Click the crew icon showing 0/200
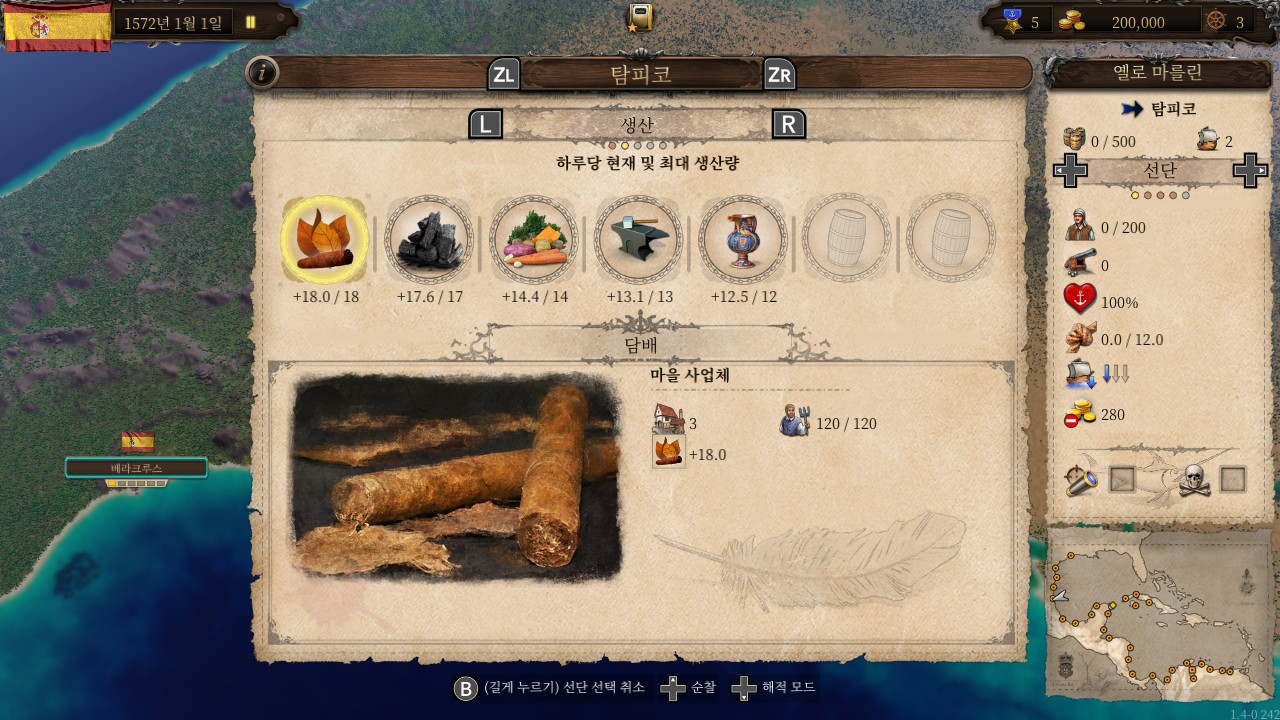 [1082, 227]
